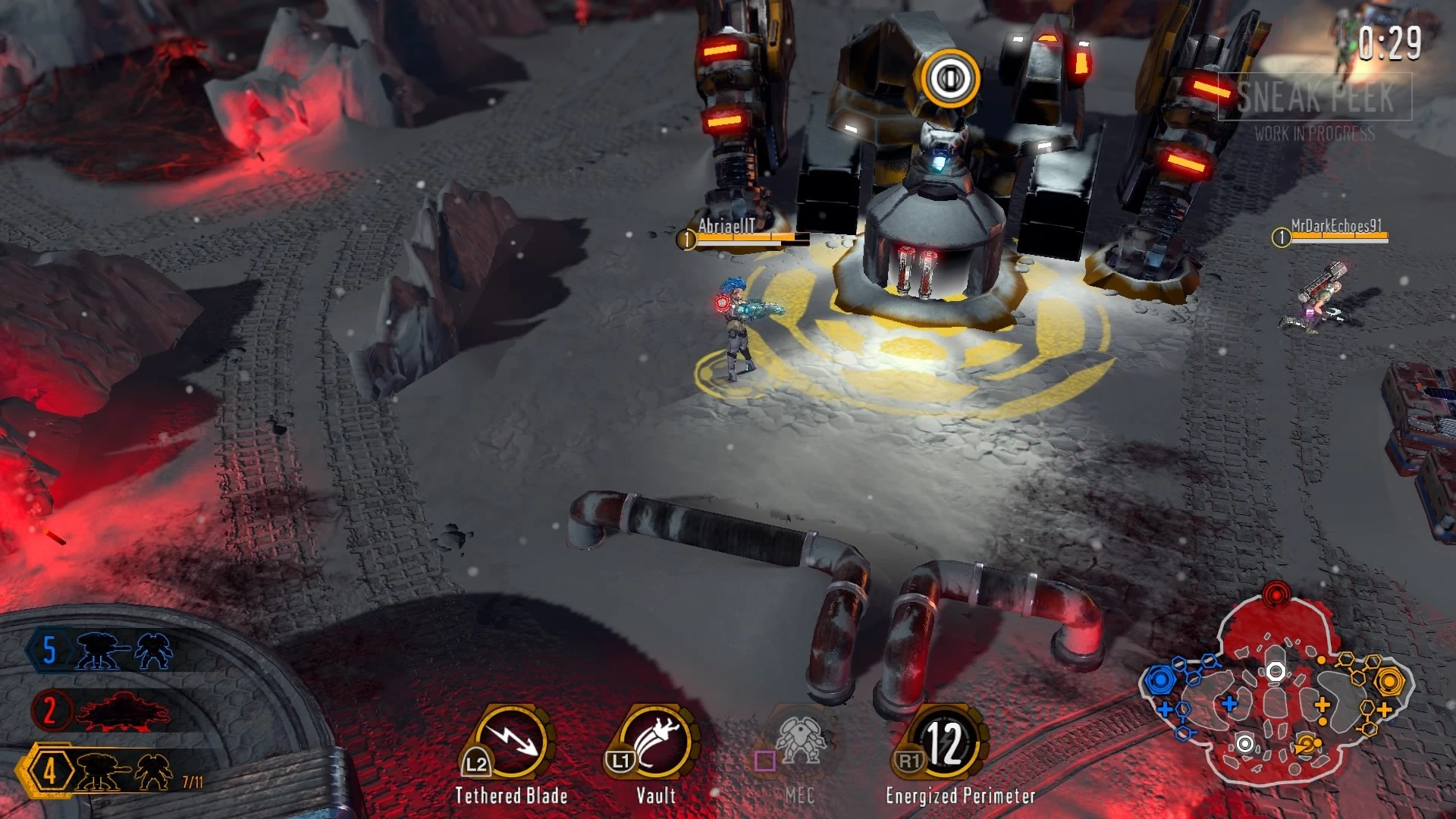Select the greyed-out MEC icon
This screenshot has width=1456, height=819.
point(799,742)
